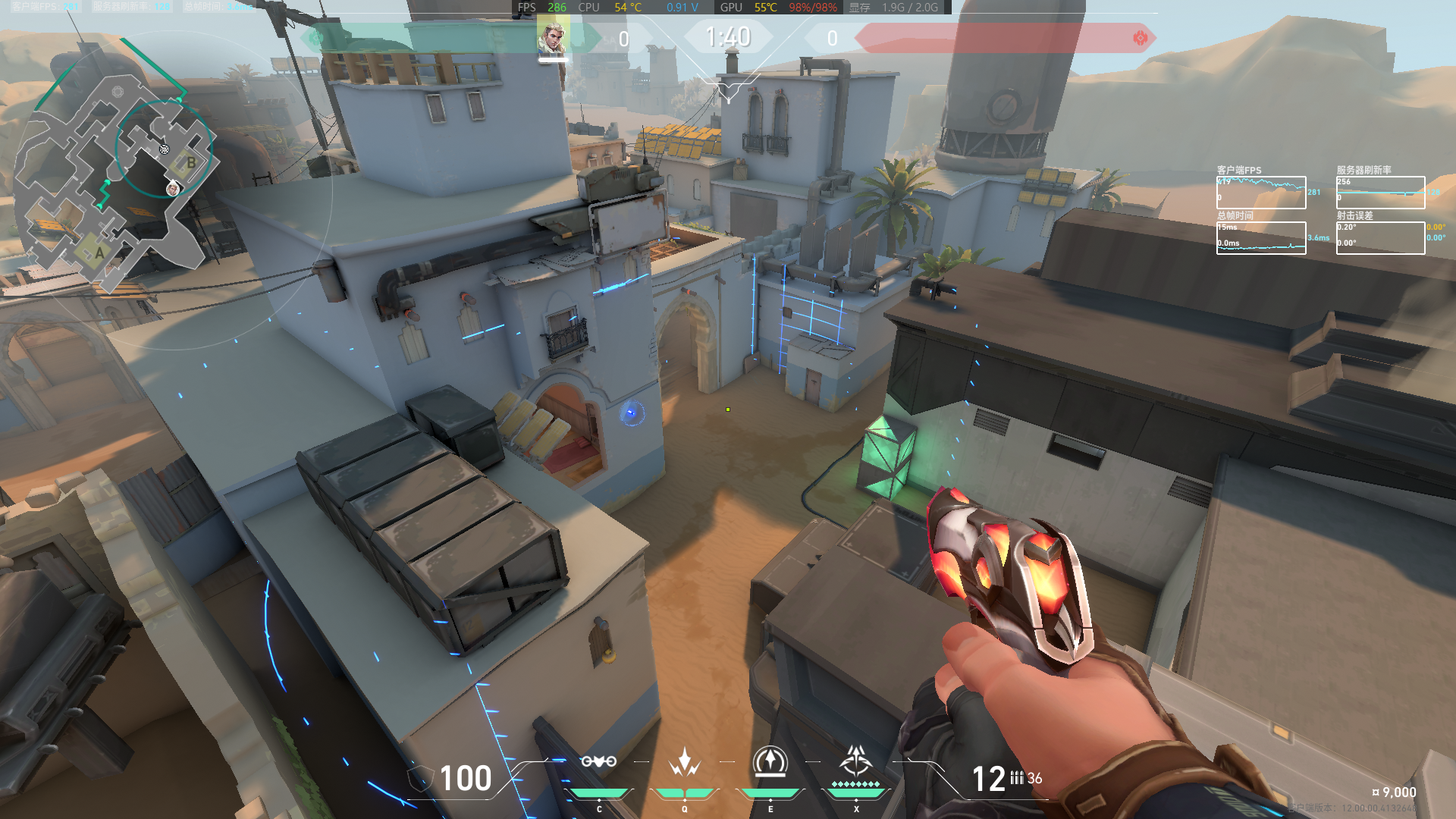Click the shooting error graph

click(1380, 237)
